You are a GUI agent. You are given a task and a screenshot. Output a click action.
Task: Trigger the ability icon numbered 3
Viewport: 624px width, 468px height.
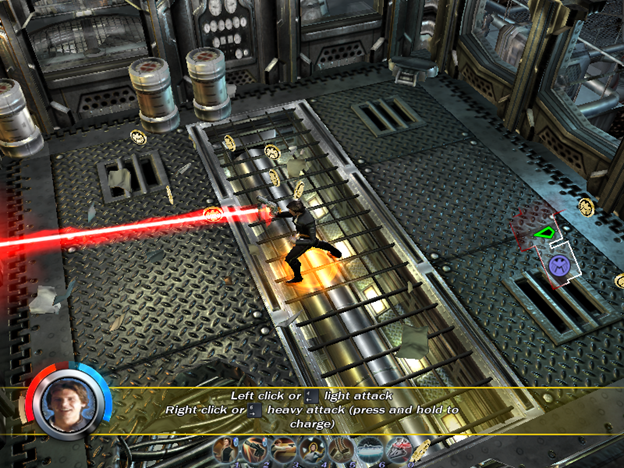[284, 451]
